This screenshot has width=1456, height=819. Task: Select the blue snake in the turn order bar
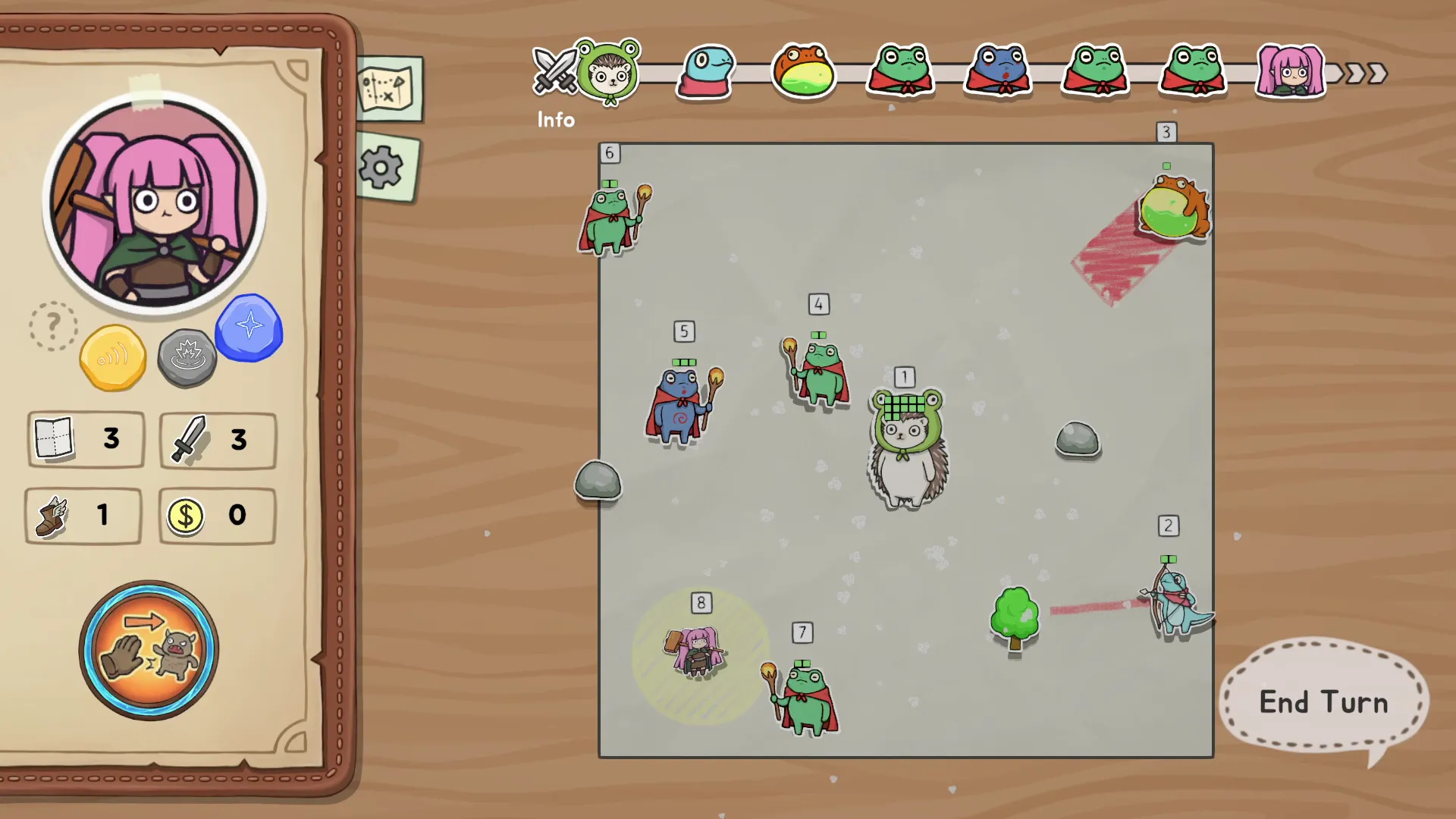pos(704,72)
